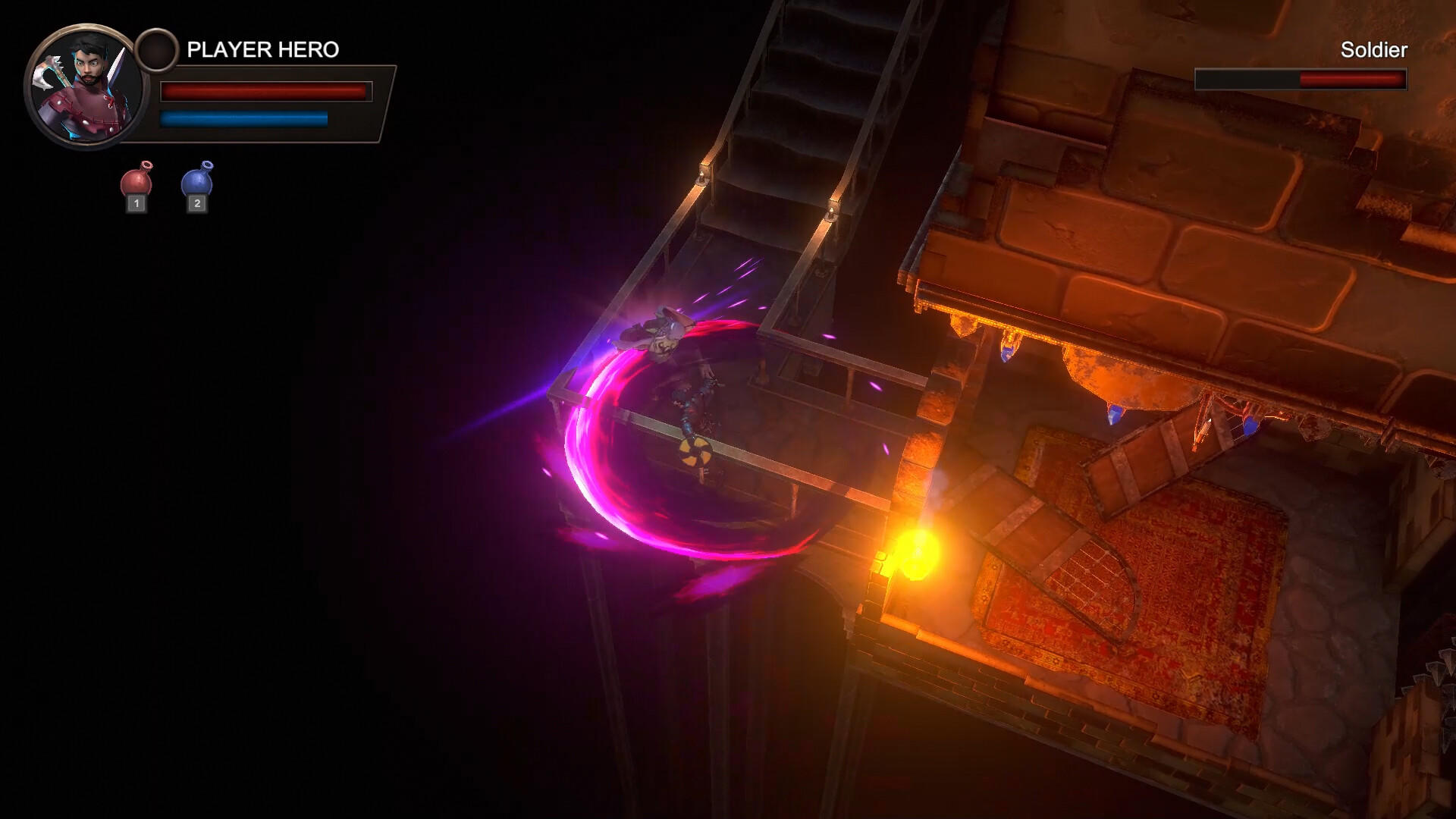Screen dimensions: 1456x819
Task: Click the red potion's handle loop
Action: [x=145, y=164]
